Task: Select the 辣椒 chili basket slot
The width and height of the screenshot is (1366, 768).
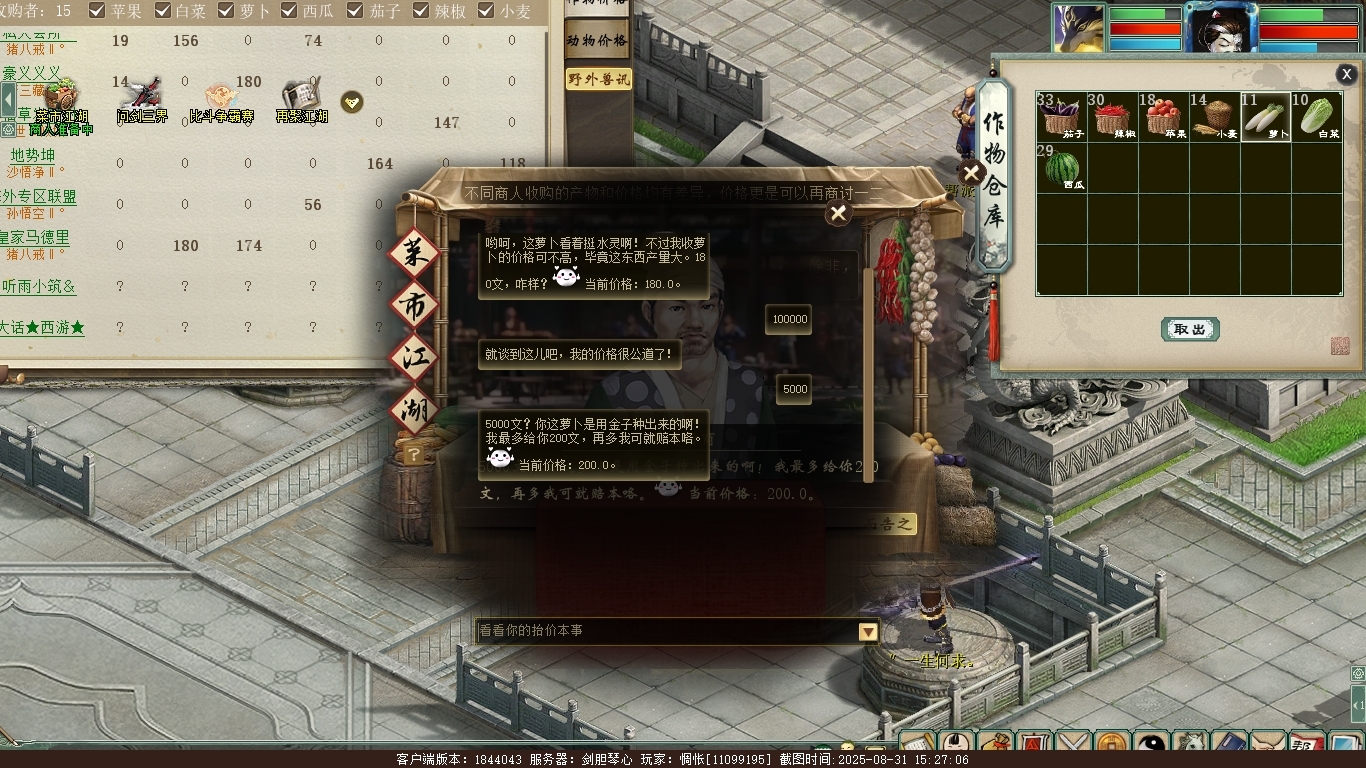Action: (1112, 117)
